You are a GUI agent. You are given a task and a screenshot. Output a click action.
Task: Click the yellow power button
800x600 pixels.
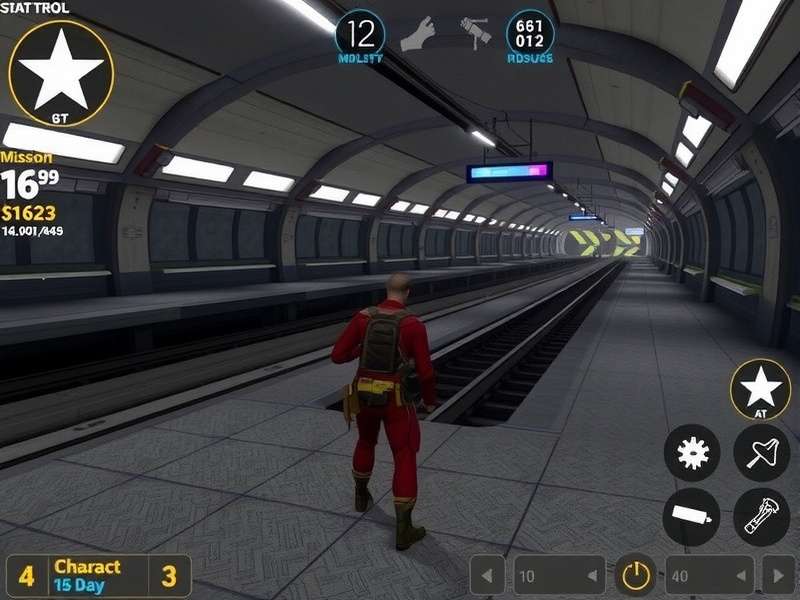[x=635, y=575]
